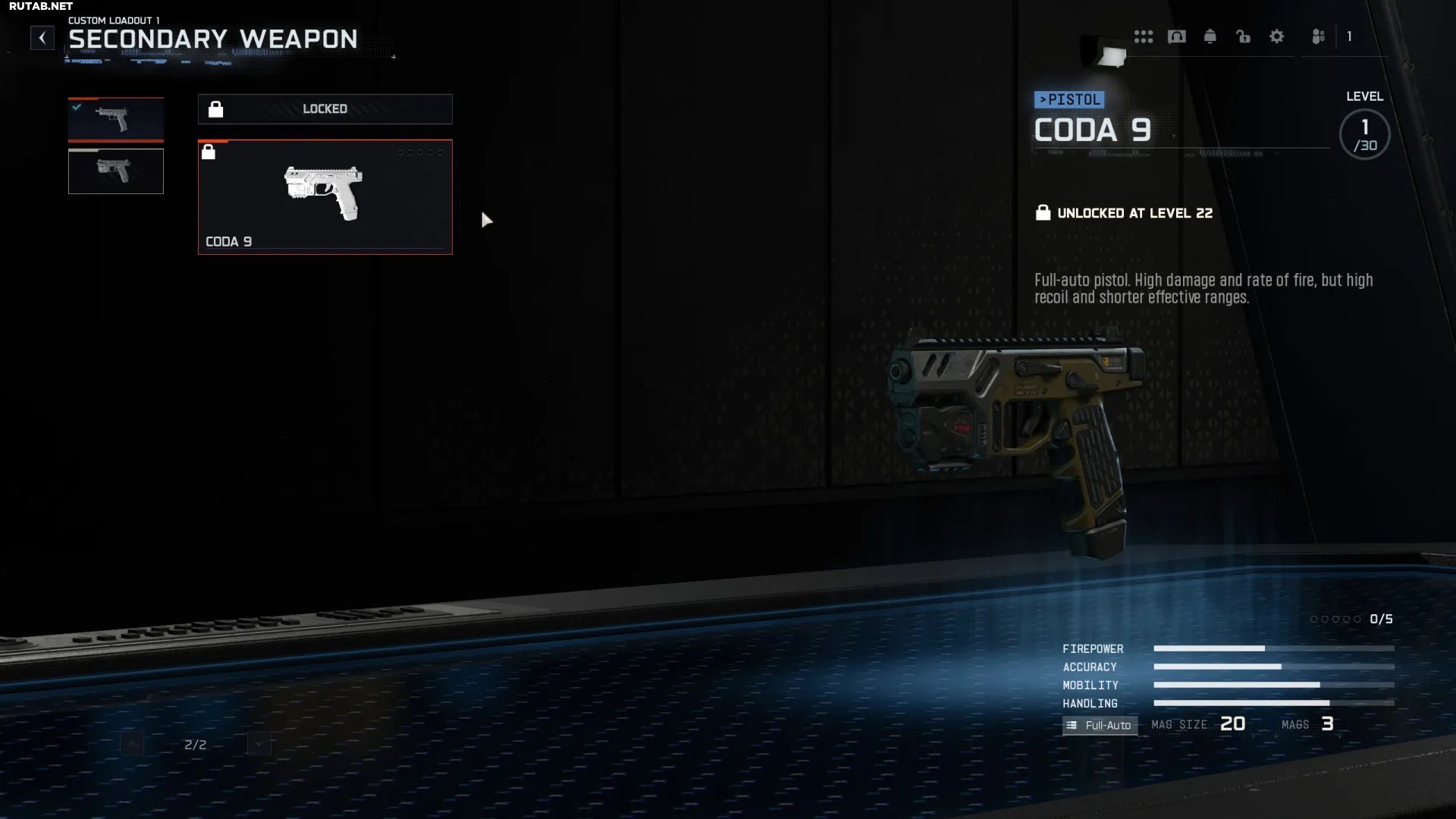Open the squad party icon
Screen dimensions: 1456x819
(1318, 36)
